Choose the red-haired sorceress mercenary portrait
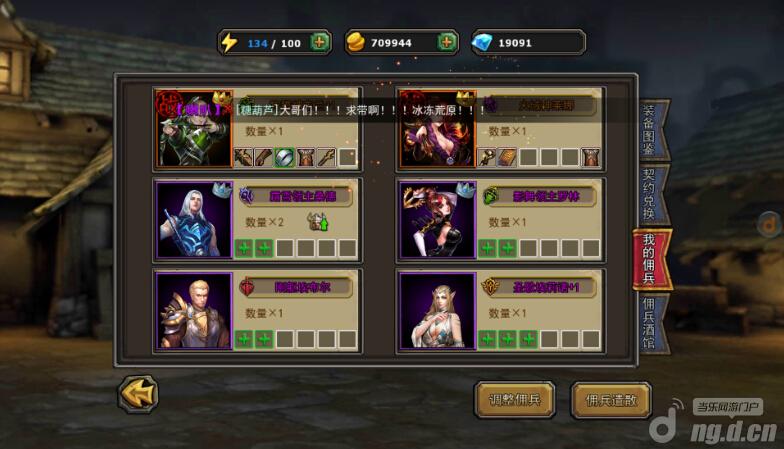Screen dimensions: 784x449 coord(437,130)
